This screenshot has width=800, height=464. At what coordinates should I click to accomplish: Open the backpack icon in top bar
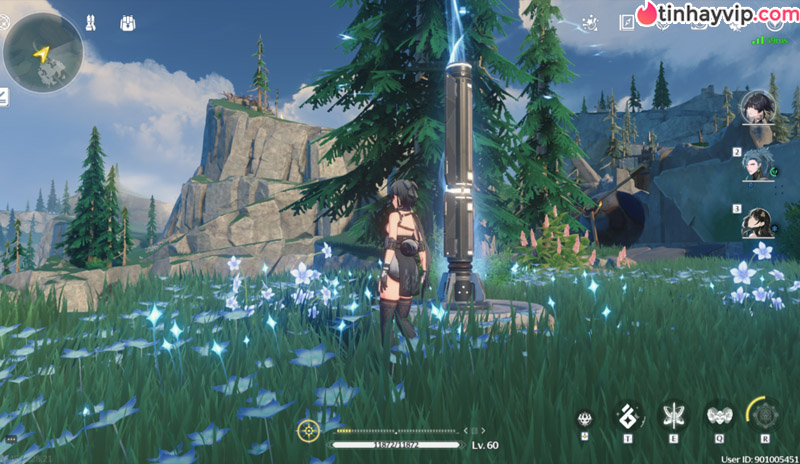tap(128, 21)
